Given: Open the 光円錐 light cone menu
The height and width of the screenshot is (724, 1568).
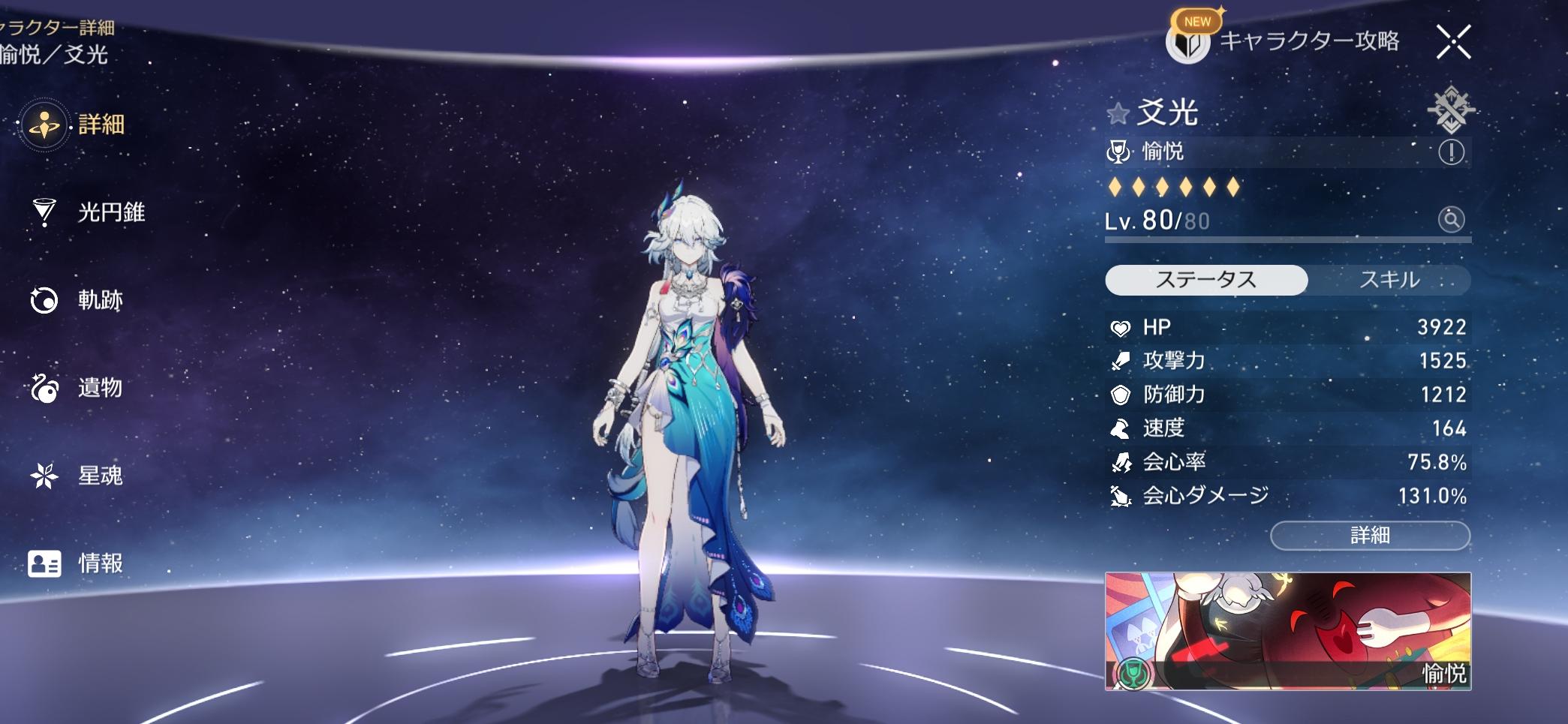Looking at the screenshot, I should tap(89, 212).
